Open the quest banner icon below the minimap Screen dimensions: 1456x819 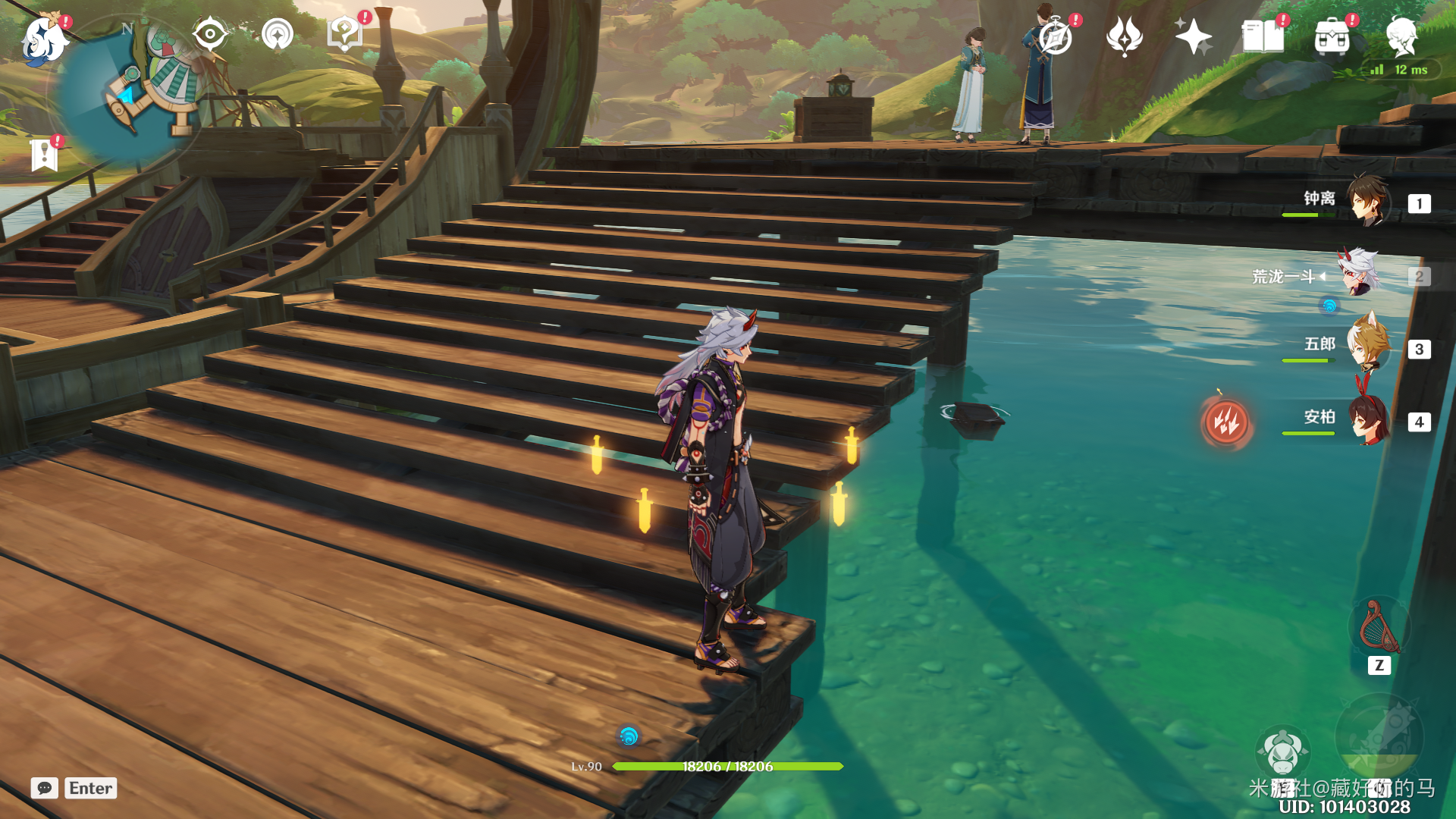tap(44, 155)
